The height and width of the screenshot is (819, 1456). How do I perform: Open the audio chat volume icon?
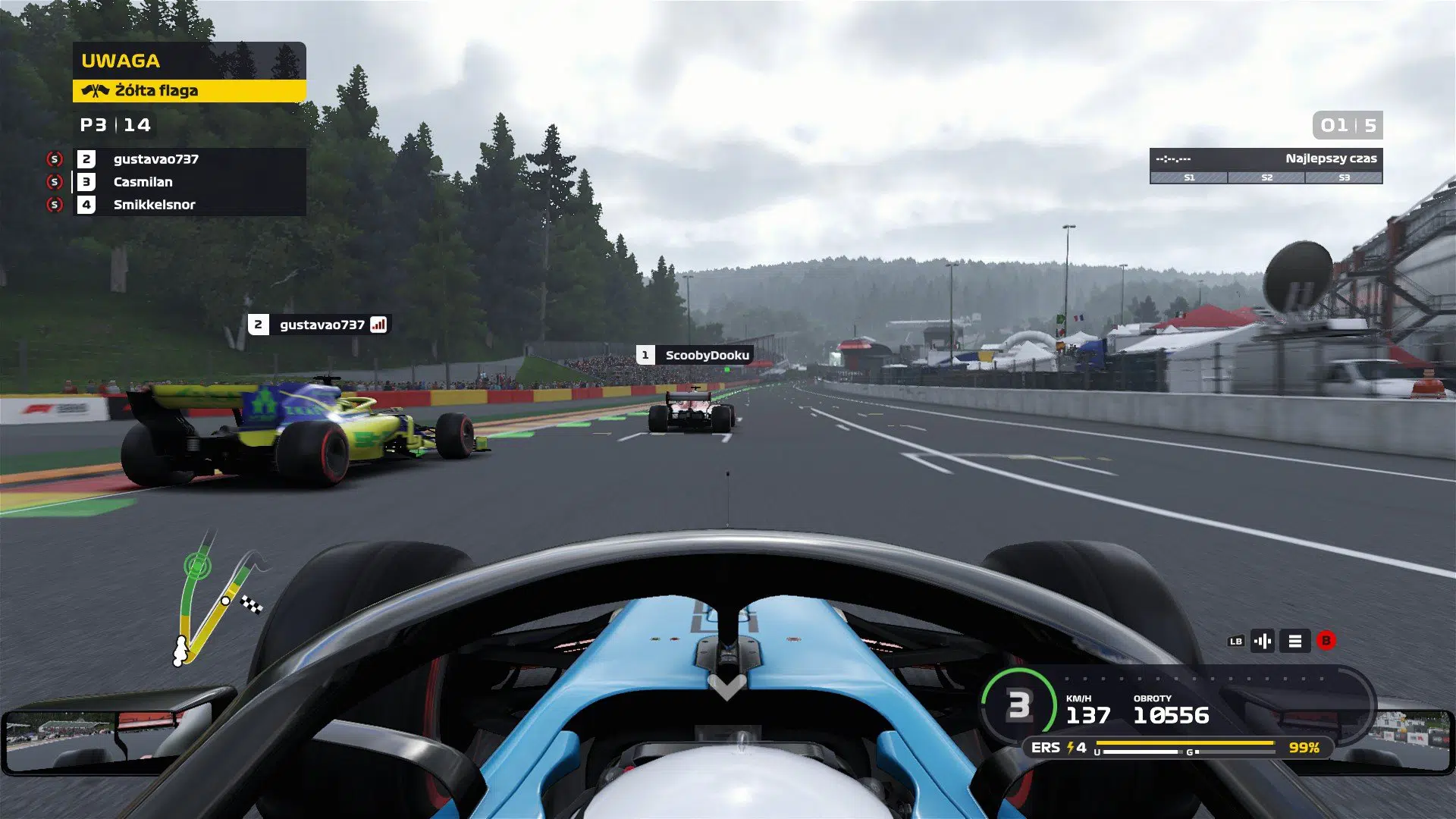1263,641
